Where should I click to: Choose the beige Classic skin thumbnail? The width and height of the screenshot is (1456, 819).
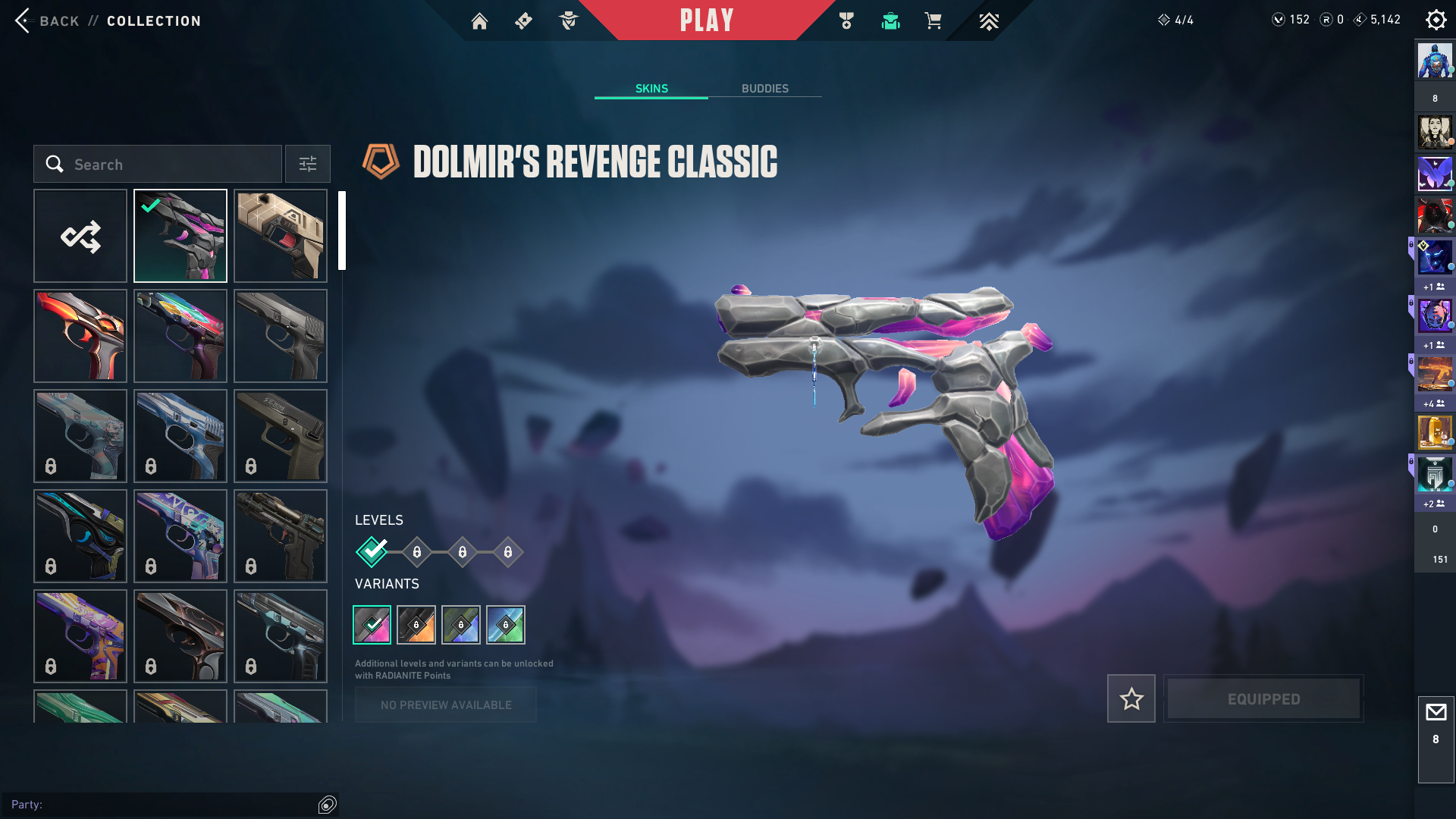pos(281,236)
